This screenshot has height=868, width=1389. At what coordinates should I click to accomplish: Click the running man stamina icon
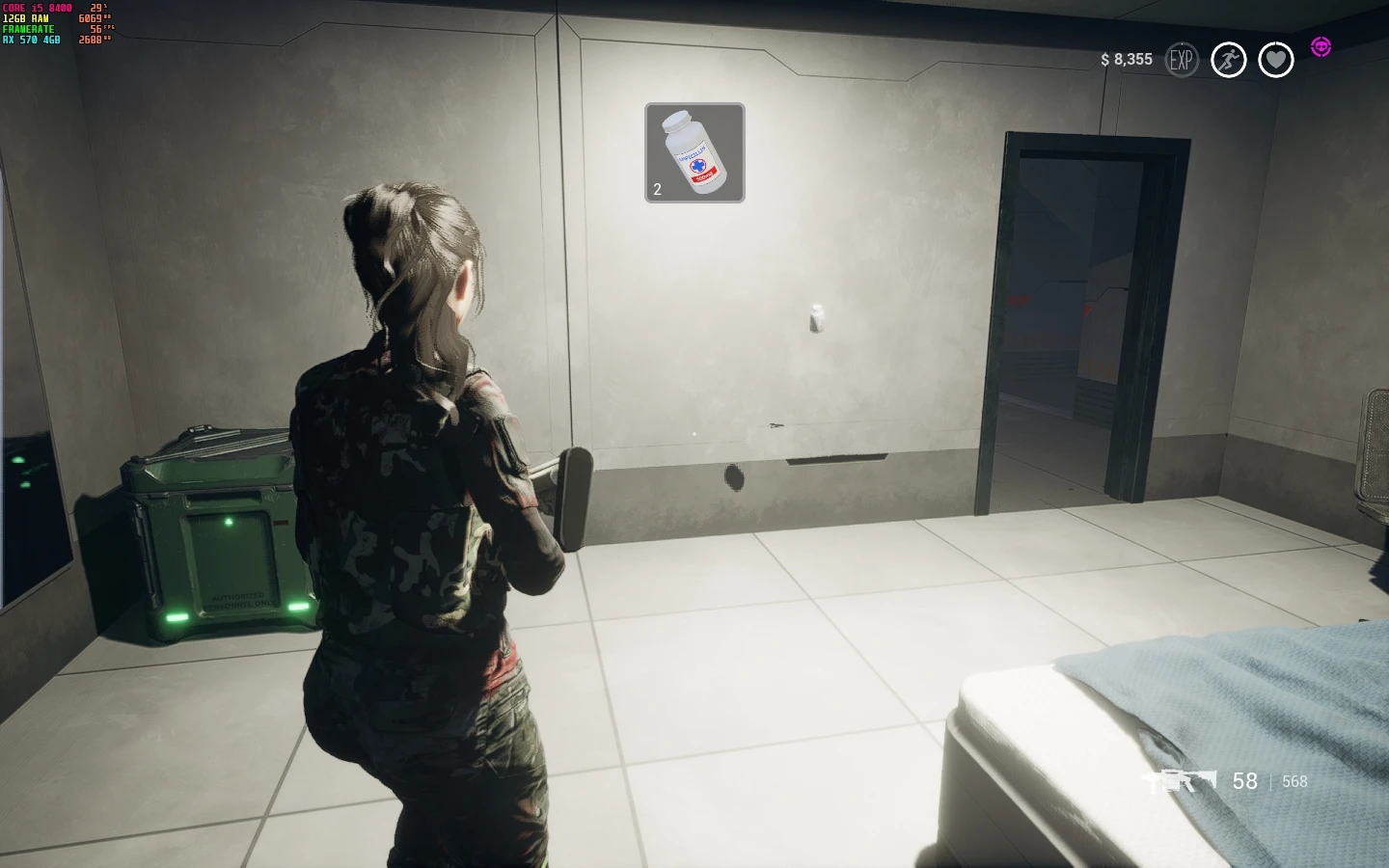pyautogui.click(x=1228, y=60)
